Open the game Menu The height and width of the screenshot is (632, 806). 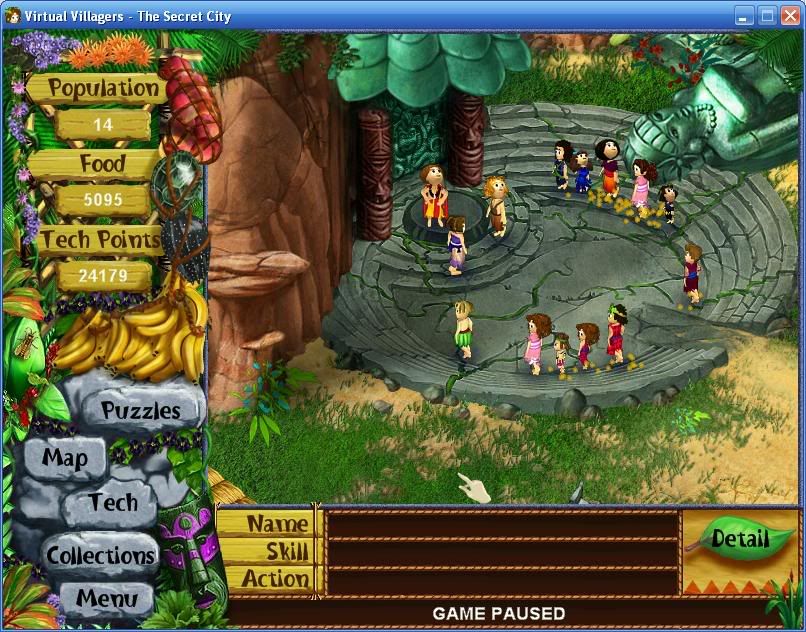105,600
